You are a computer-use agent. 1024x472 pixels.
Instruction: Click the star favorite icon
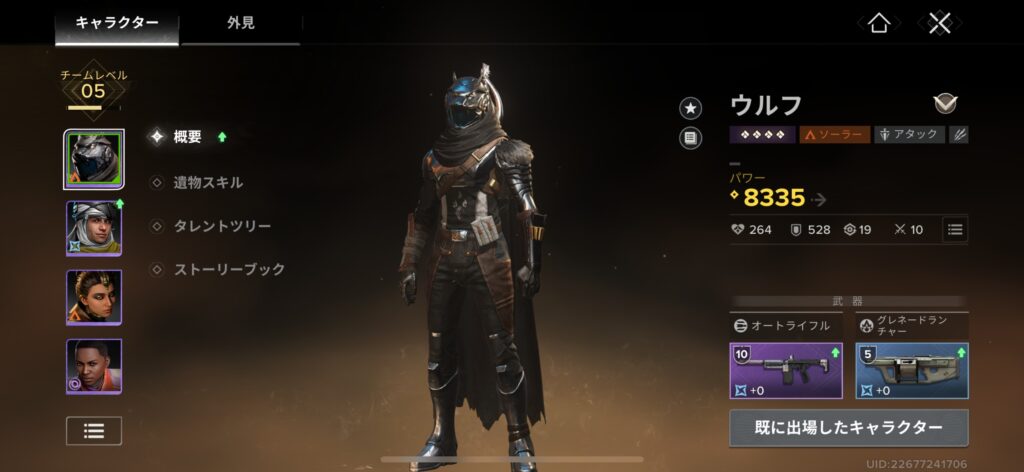pos(690,108)
